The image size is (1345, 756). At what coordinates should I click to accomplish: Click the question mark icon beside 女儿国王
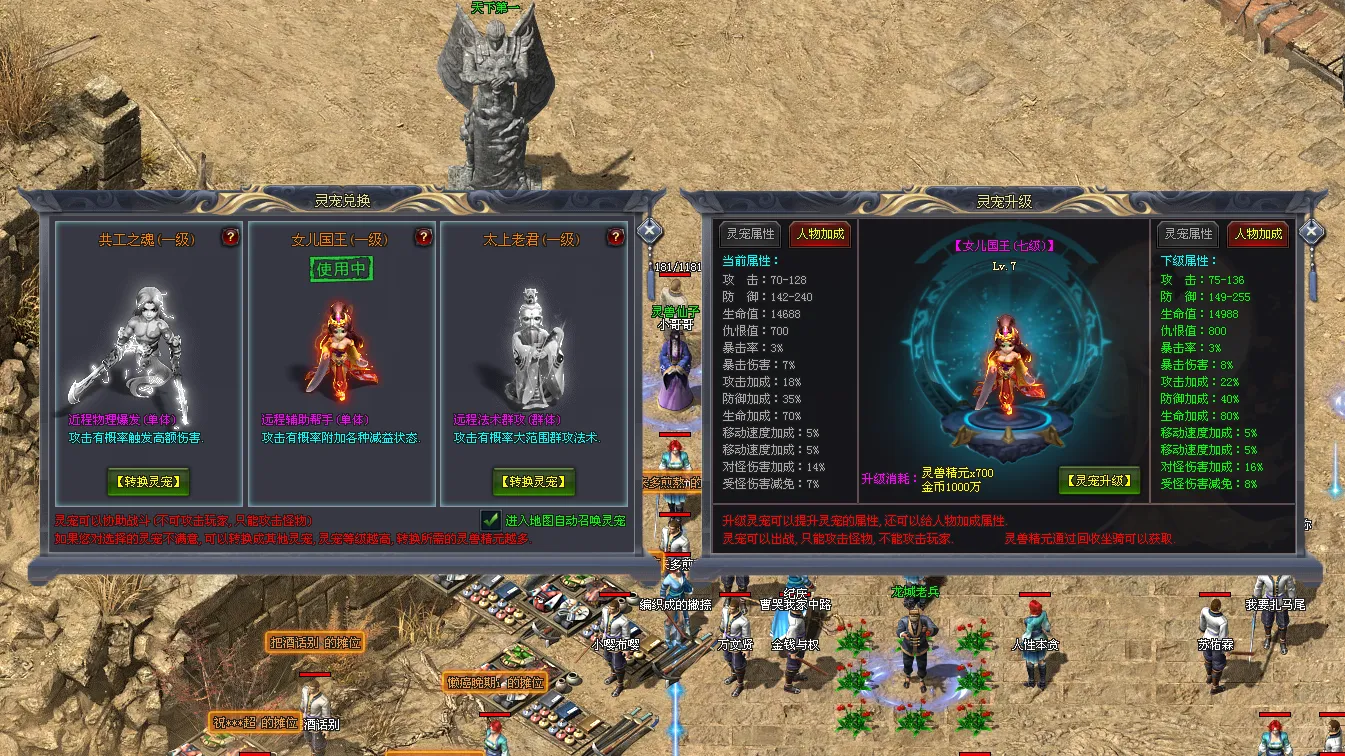click(422, 238)
